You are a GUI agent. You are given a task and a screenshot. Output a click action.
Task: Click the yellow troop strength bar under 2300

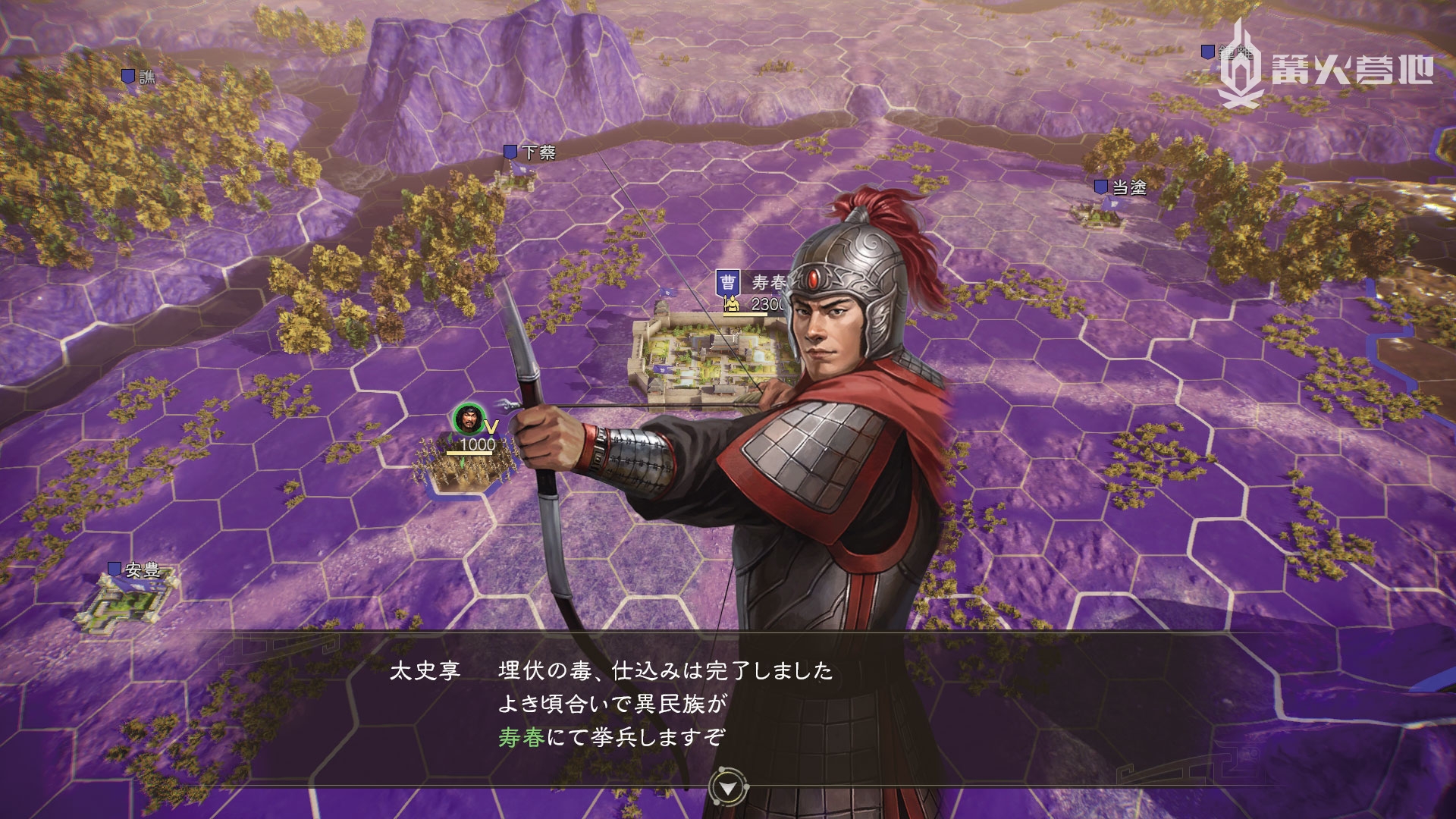point(745,314)
